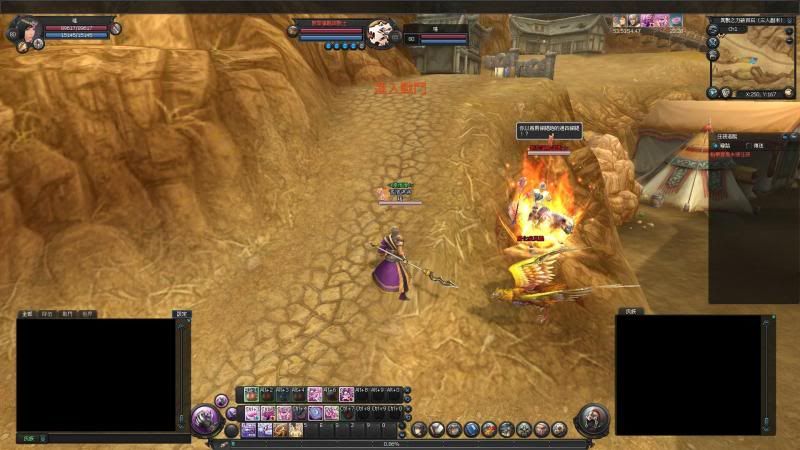The image size is (800, 450).
Task: Click the chat input field
Action: pos(110,438)
